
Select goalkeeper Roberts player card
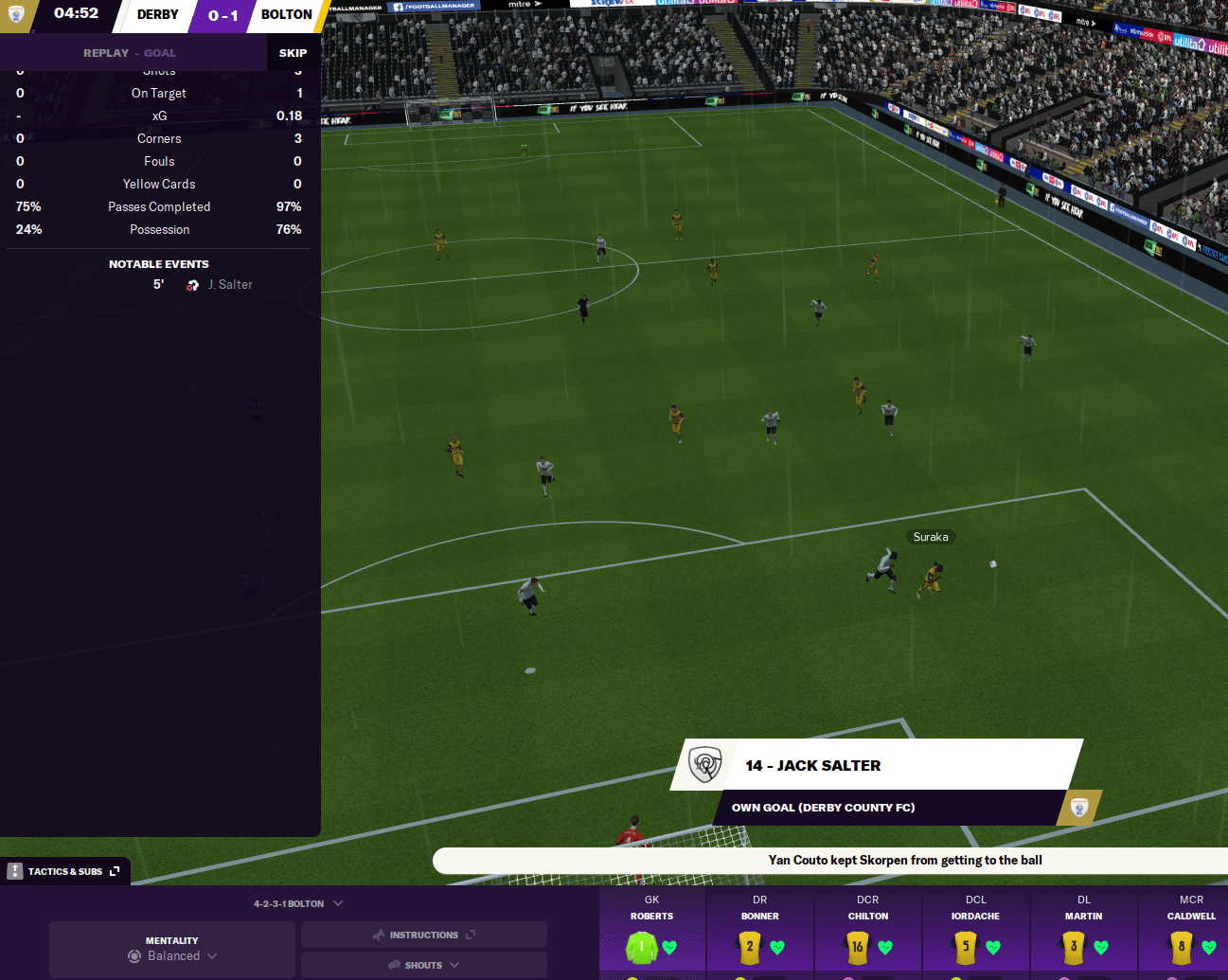coord(651,933)
